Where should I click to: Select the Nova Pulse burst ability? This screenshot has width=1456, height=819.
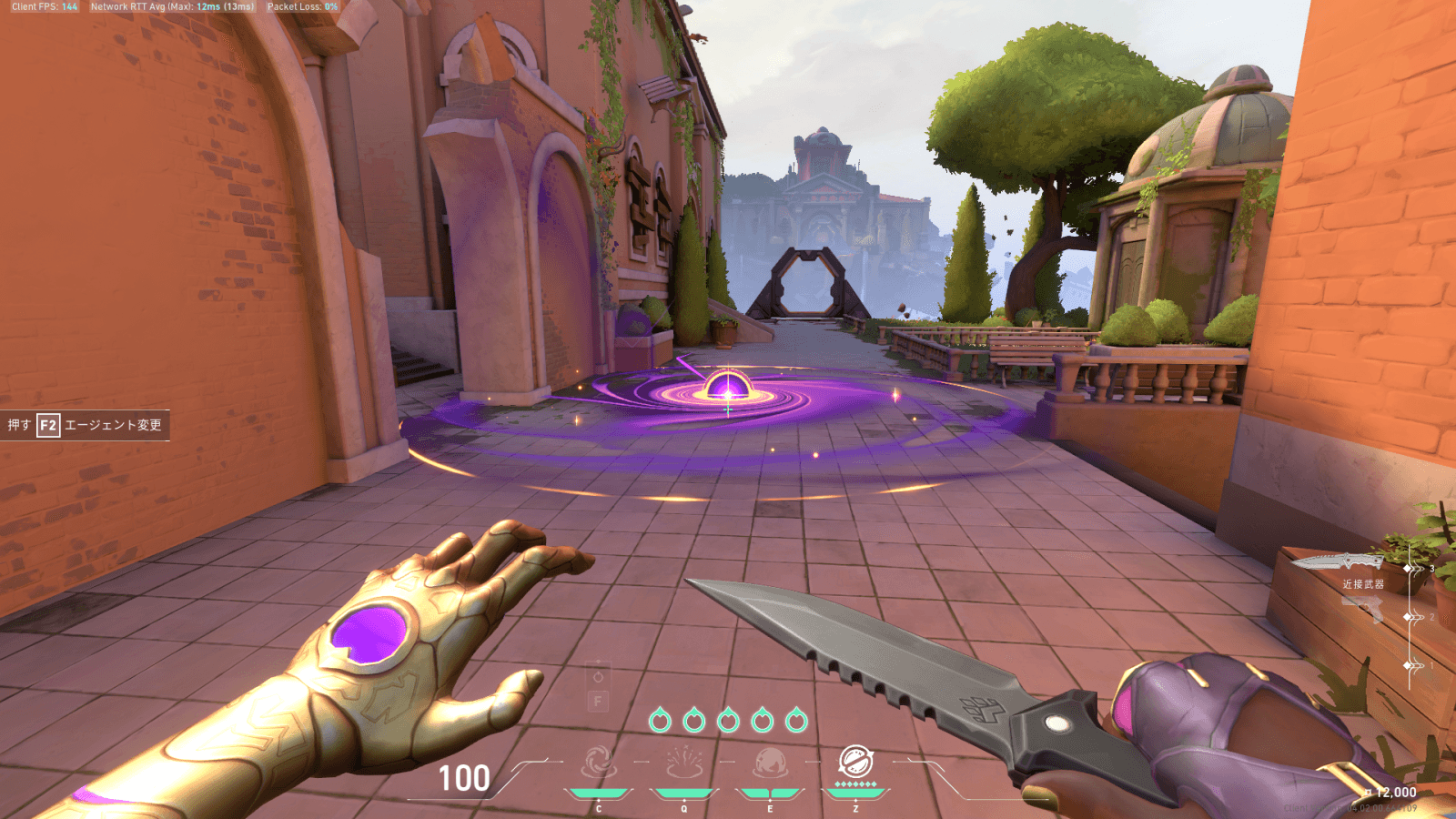pyautogui.click(x=684, y=763)
